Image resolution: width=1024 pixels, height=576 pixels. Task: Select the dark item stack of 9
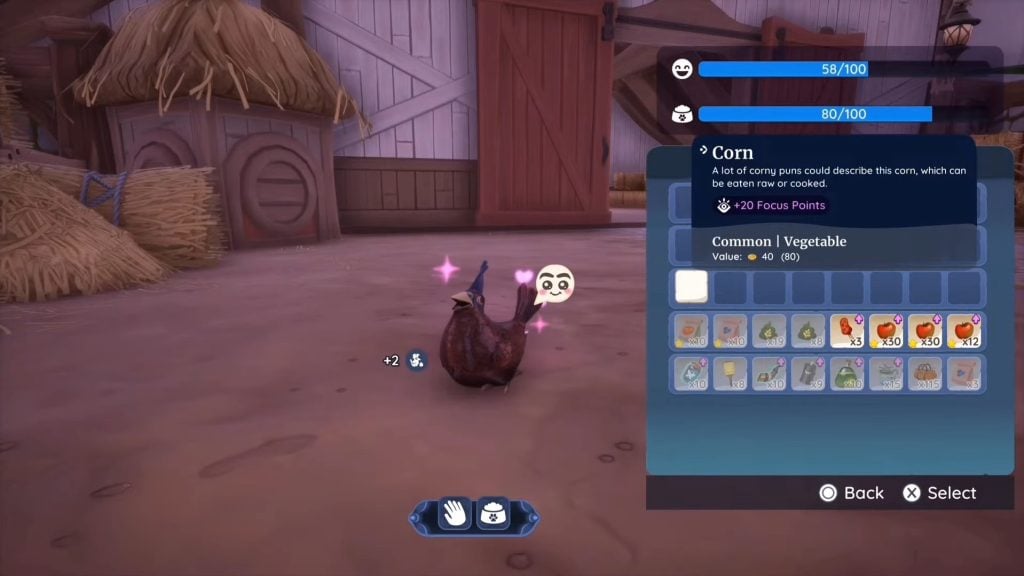click(x=808, y=374)
